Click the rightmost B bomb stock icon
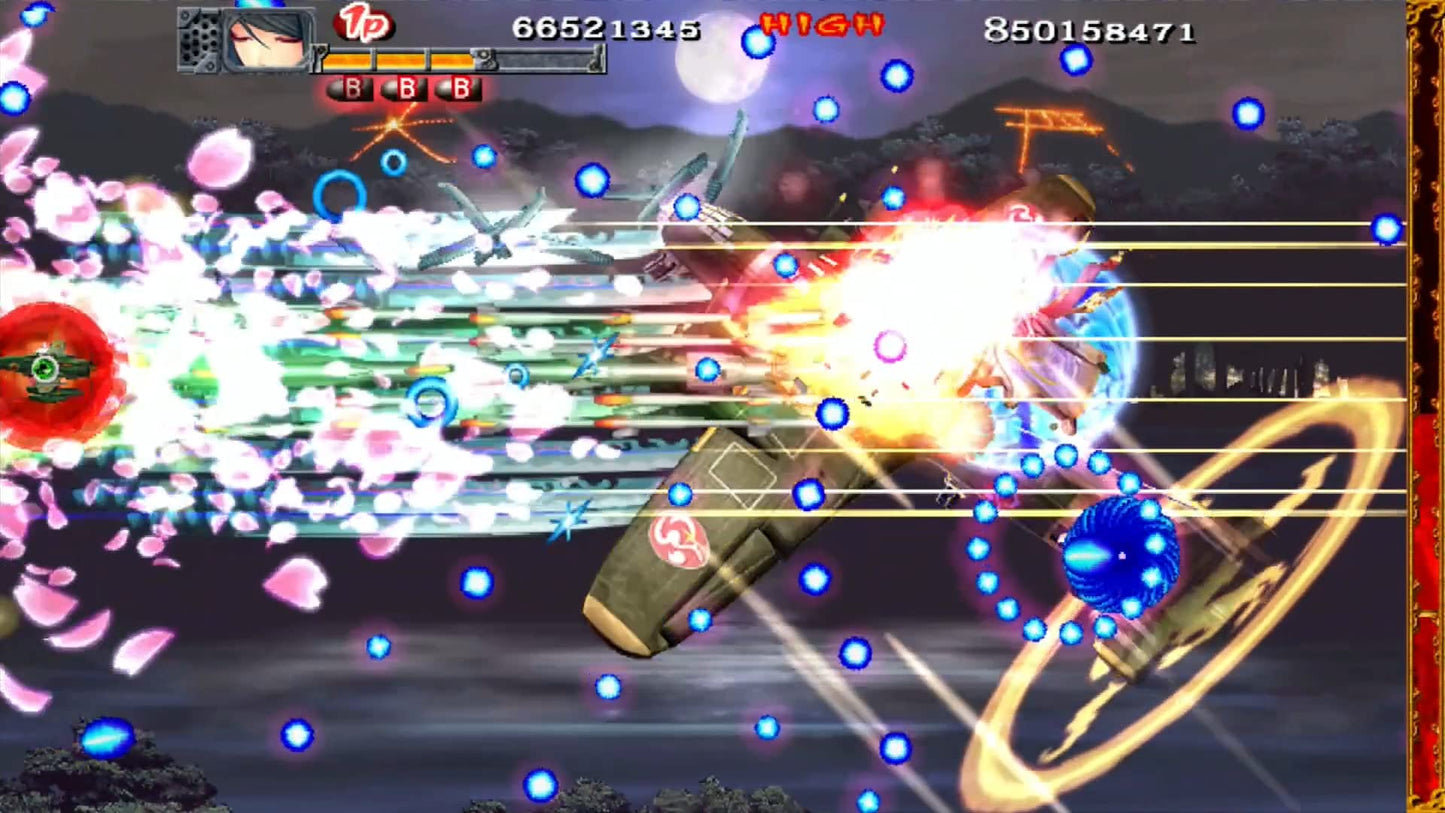Viewport: 1445px width, 813px height. (457, 87)
